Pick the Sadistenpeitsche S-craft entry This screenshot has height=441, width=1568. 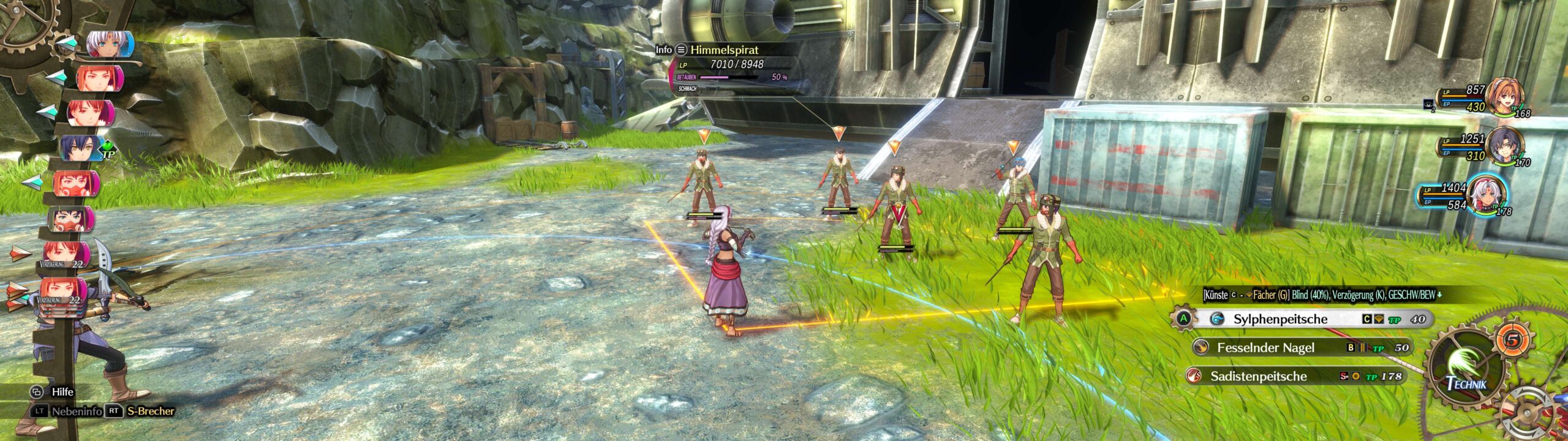pos(1258,376)
